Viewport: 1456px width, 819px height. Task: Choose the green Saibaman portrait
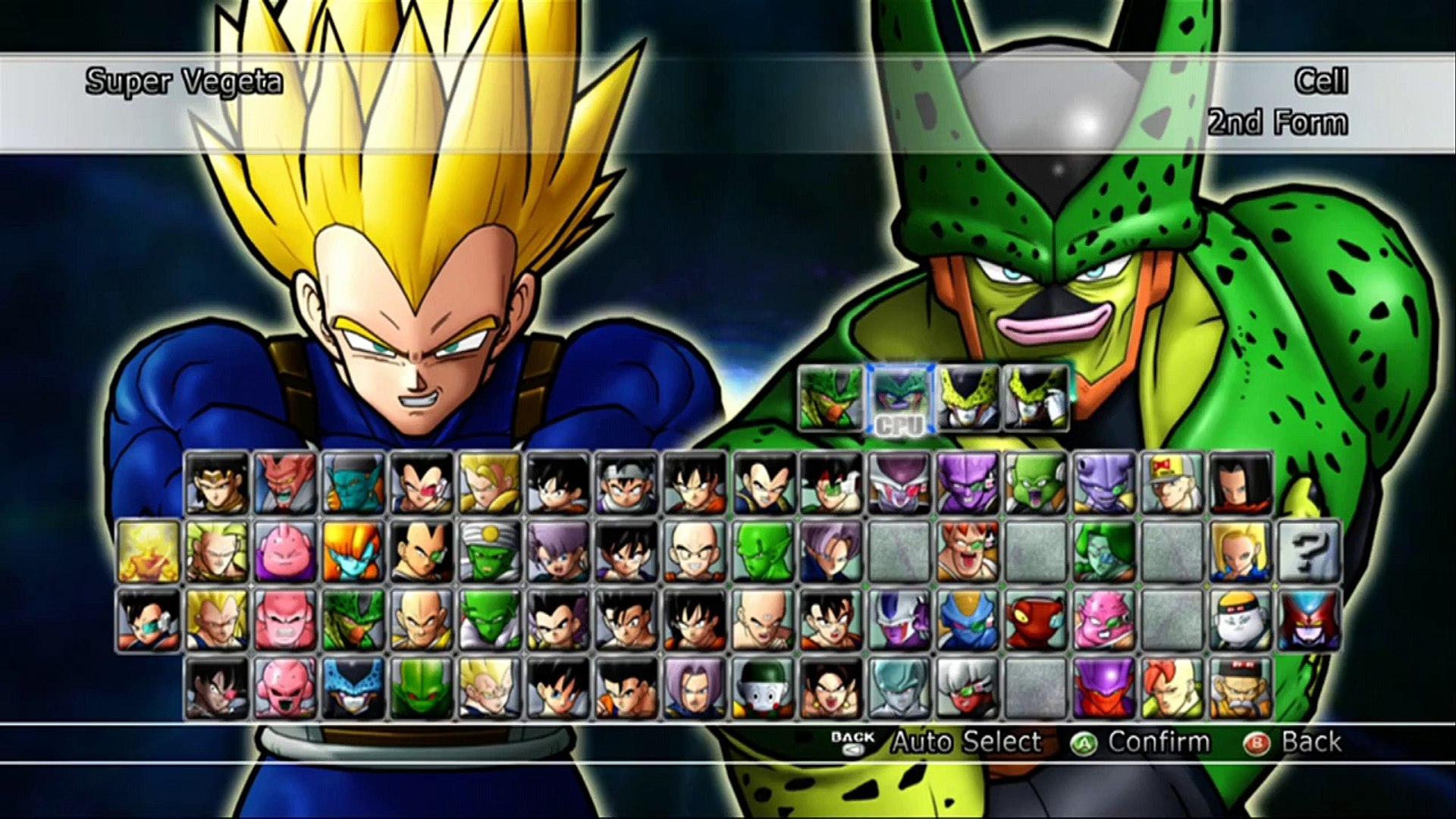pyautogui.click(x=422, y=688)
